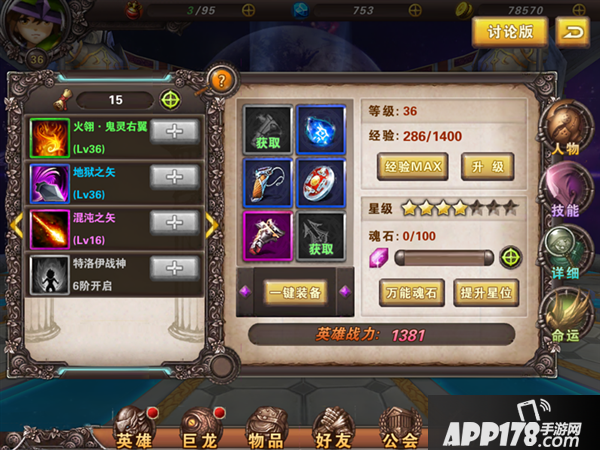Open the orange question mark help
The width and height of the screenshot is (600, 450).
pyautogui.click(x=221, y=80)
